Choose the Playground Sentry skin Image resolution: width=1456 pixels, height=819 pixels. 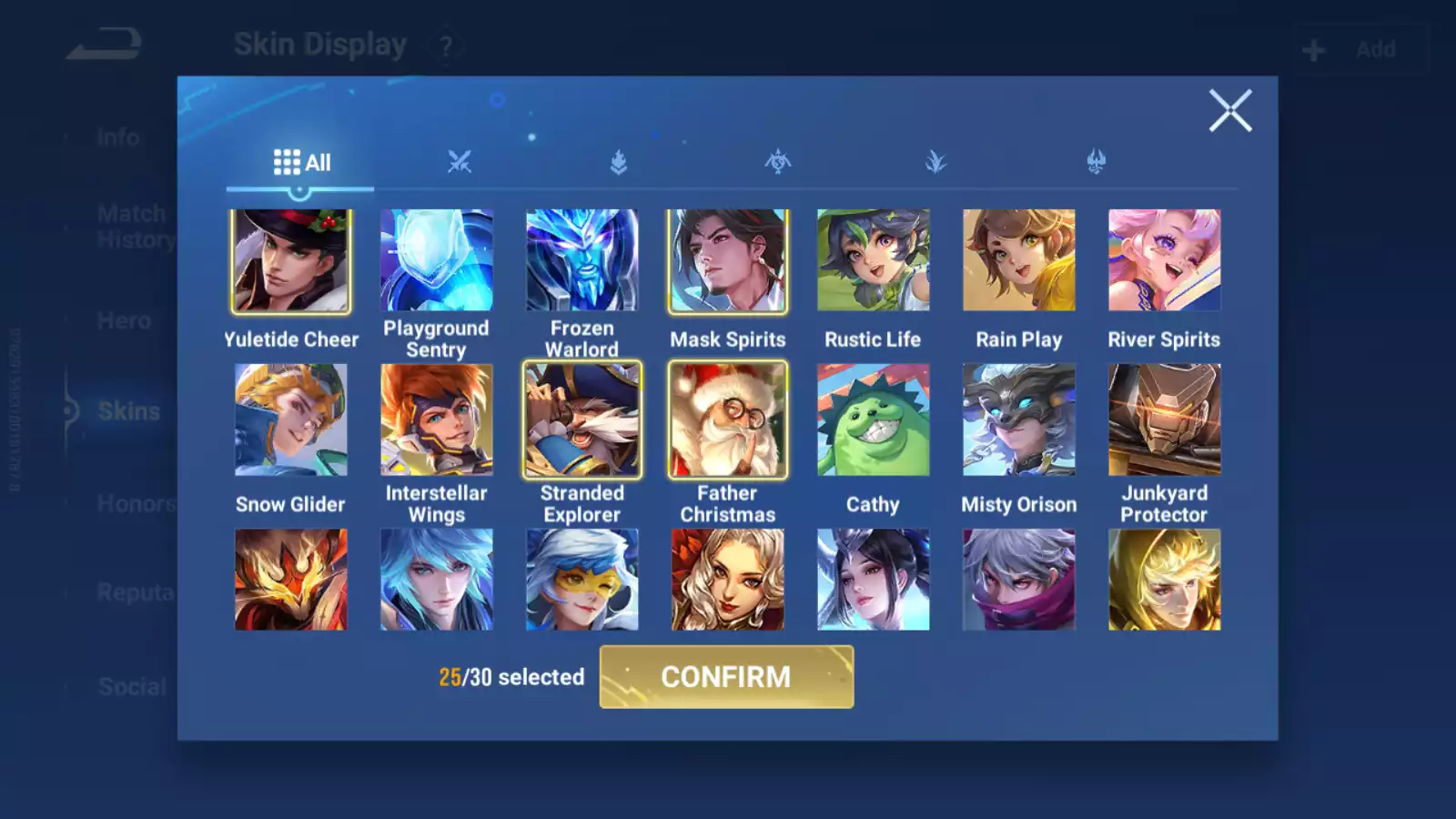437,261
